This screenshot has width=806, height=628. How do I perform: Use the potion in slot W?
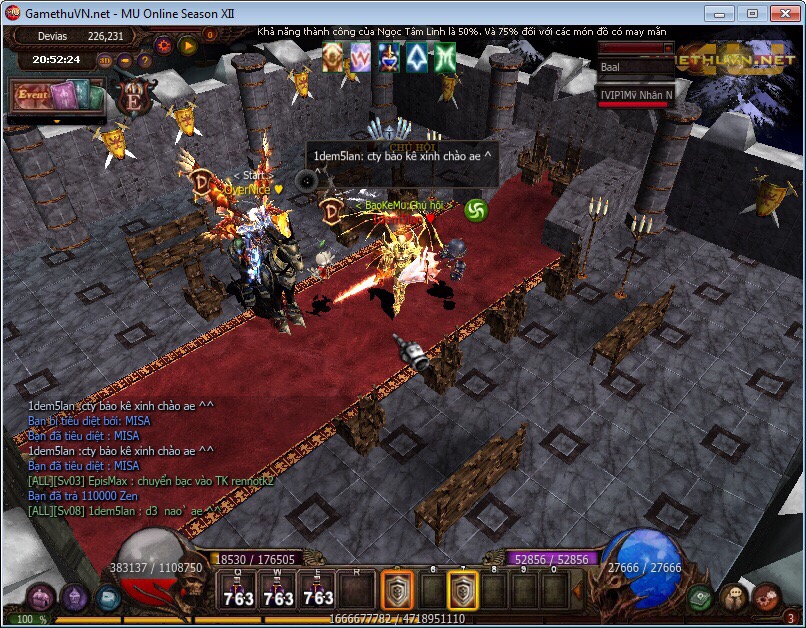278,592
